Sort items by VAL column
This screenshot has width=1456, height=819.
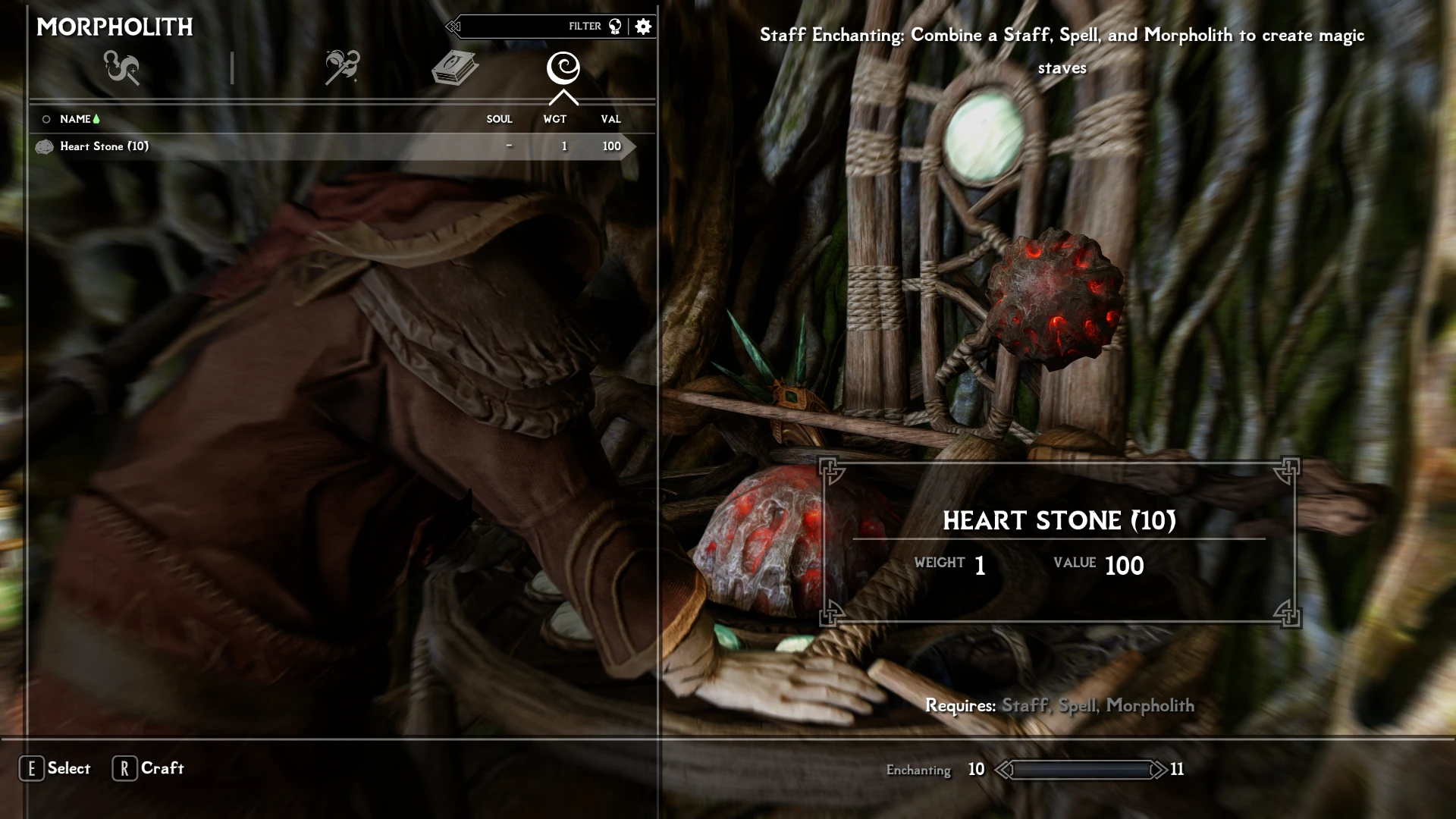click(610, 119)
